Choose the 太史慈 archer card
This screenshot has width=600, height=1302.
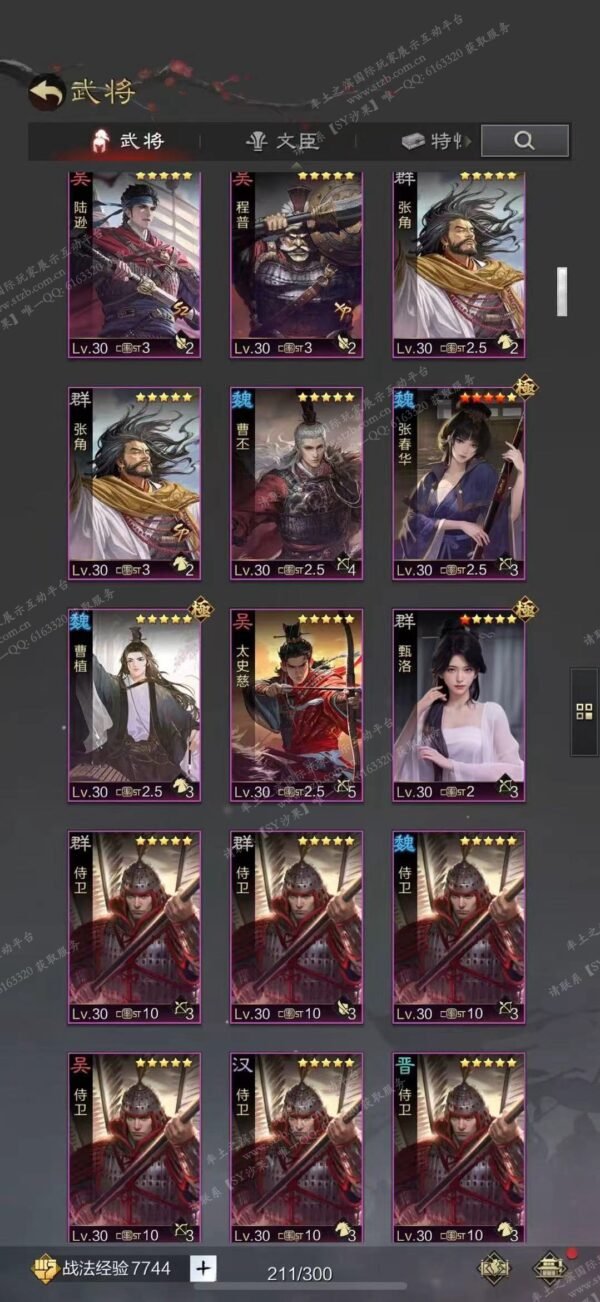click(x=296, y=706)
